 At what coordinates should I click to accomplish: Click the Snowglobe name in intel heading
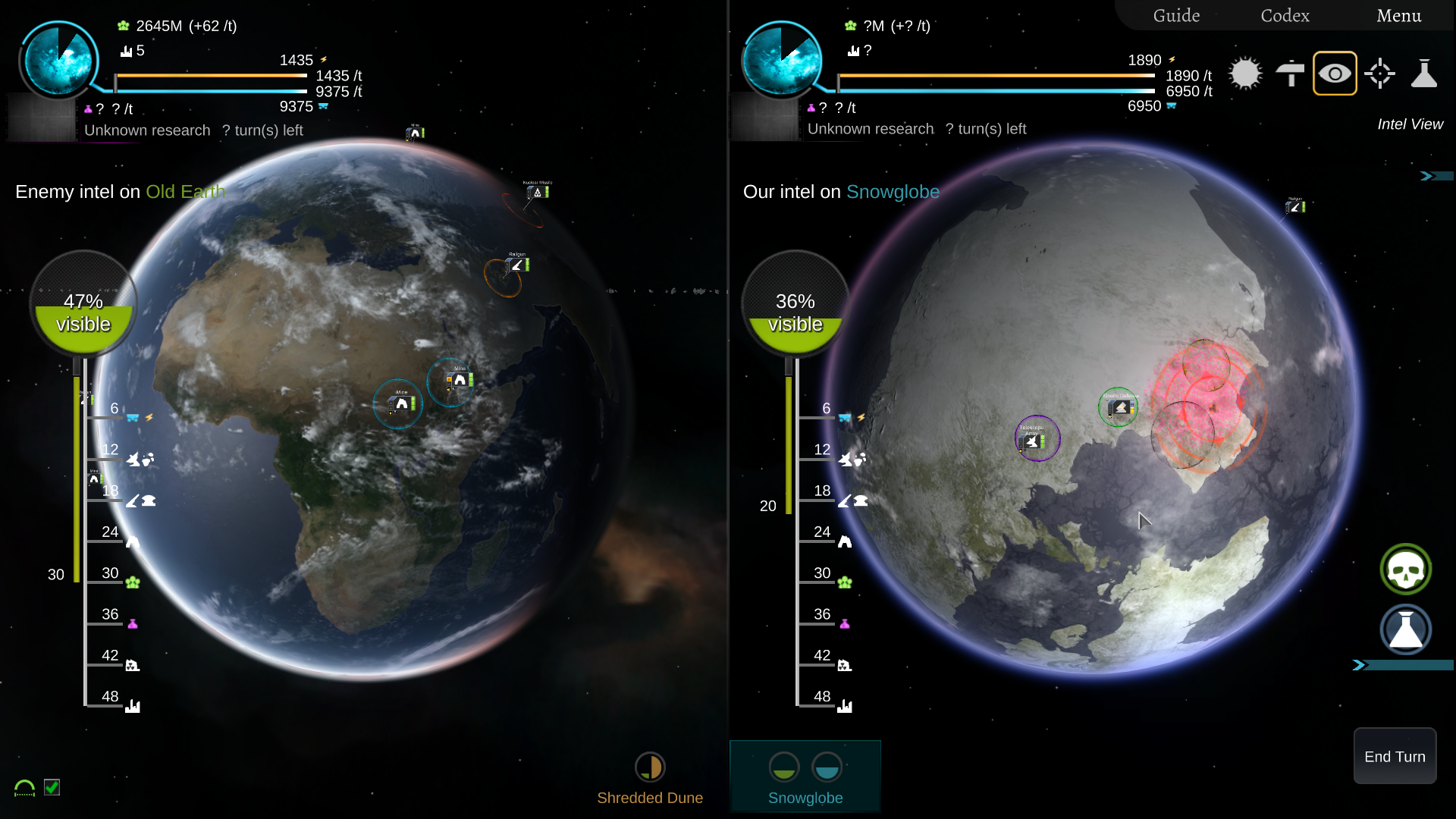[893, 192]
